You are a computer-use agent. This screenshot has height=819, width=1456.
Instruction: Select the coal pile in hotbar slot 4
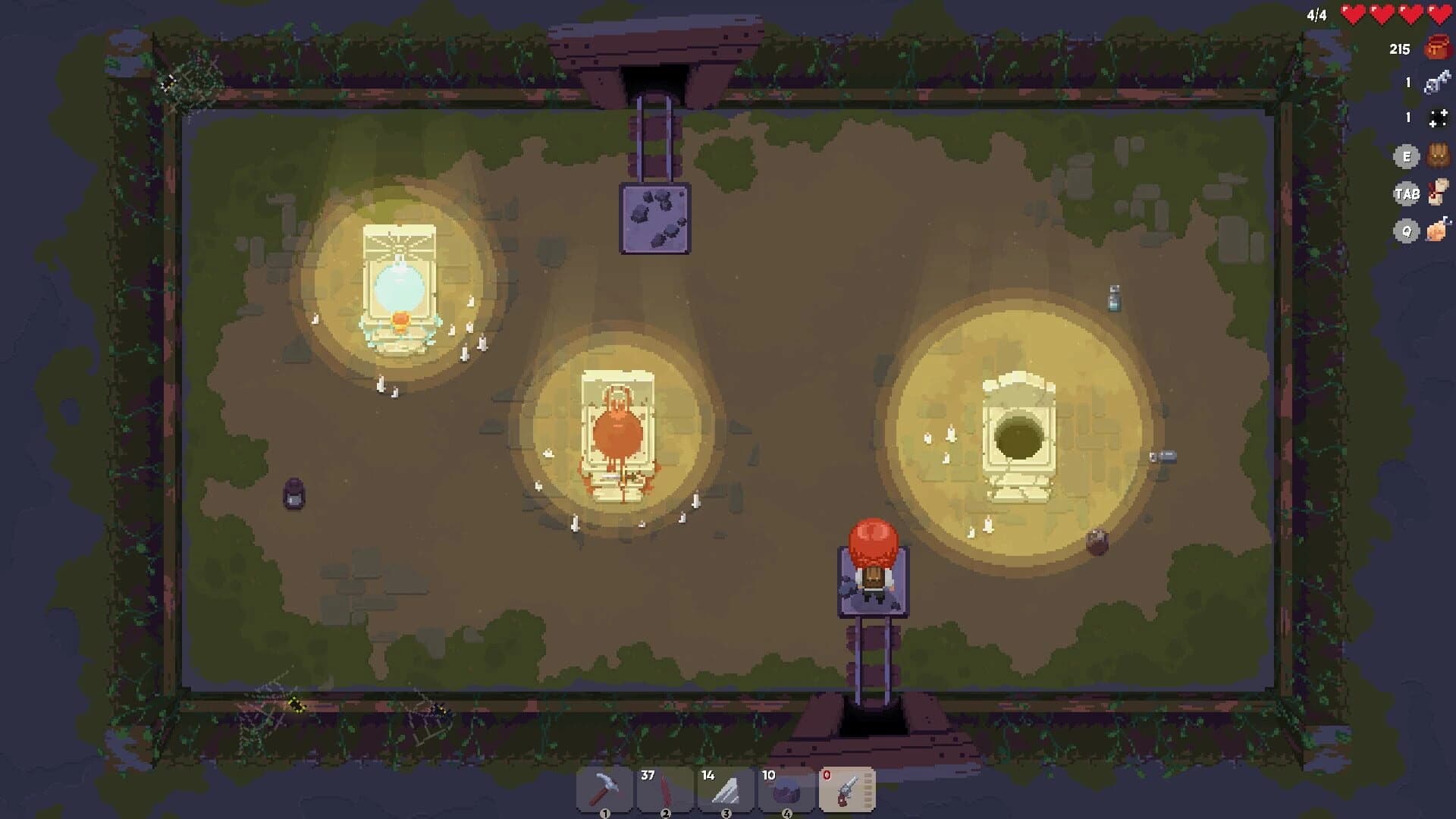[x=787, y=787]
